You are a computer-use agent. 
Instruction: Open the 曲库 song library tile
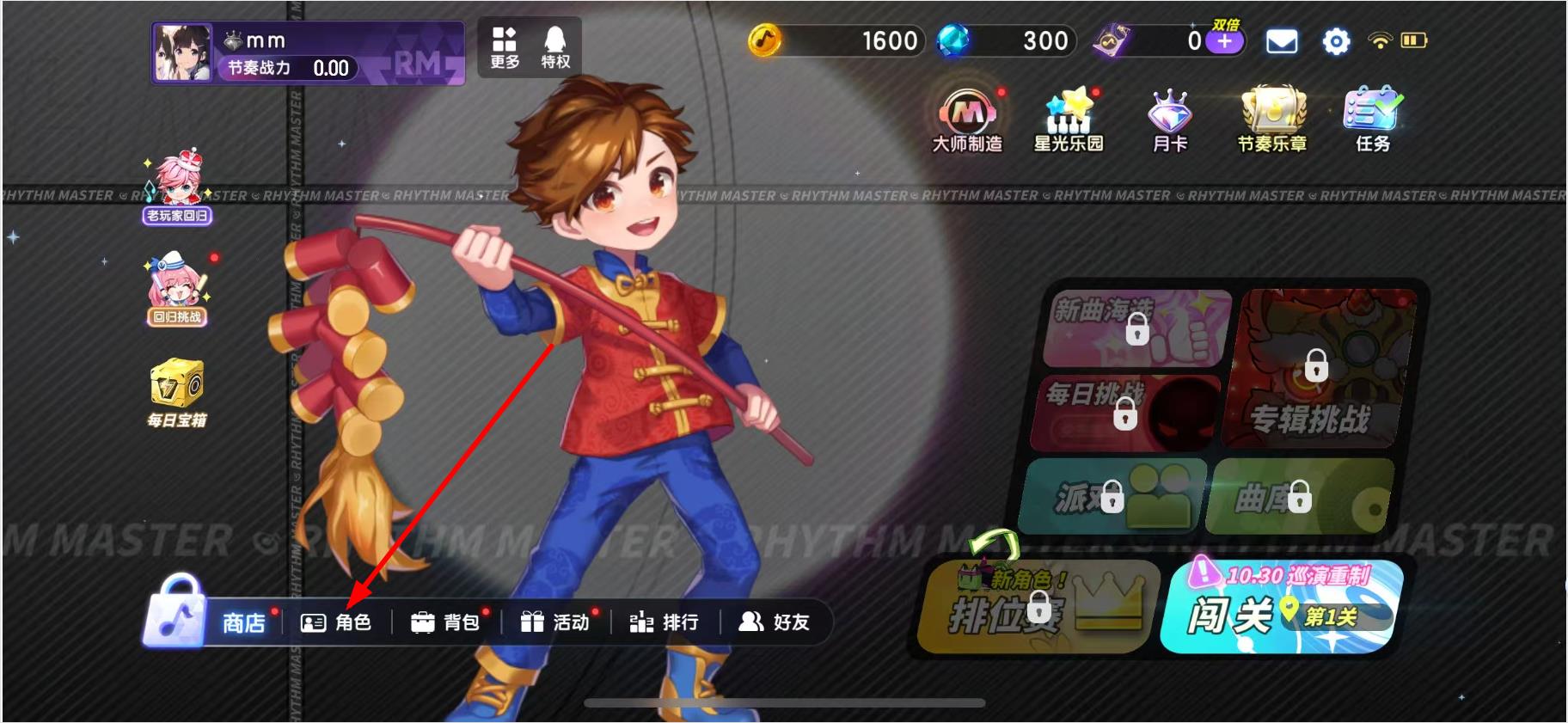click(x=1298, y=496)
